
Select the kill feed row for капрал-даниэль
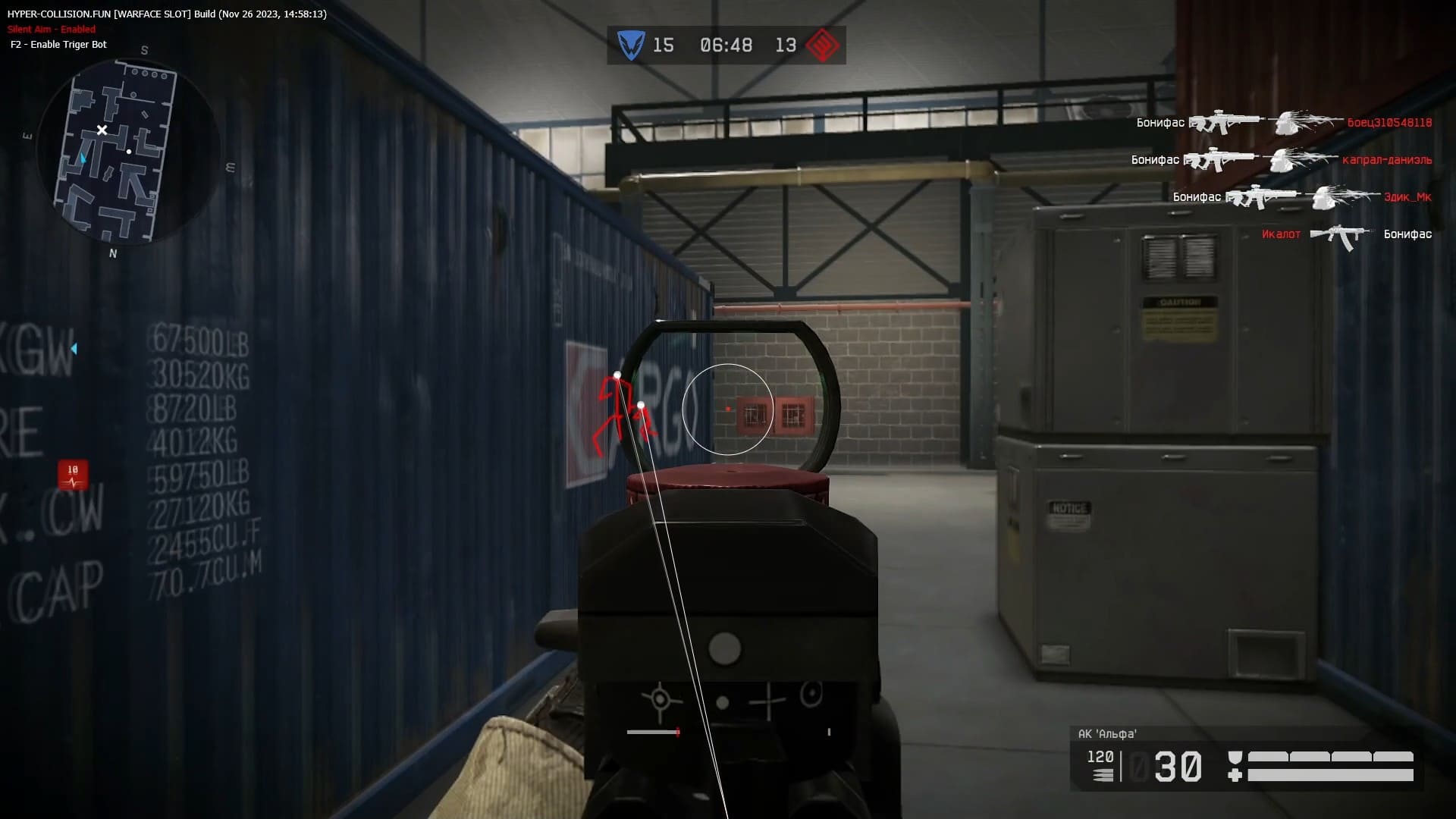1281,159
